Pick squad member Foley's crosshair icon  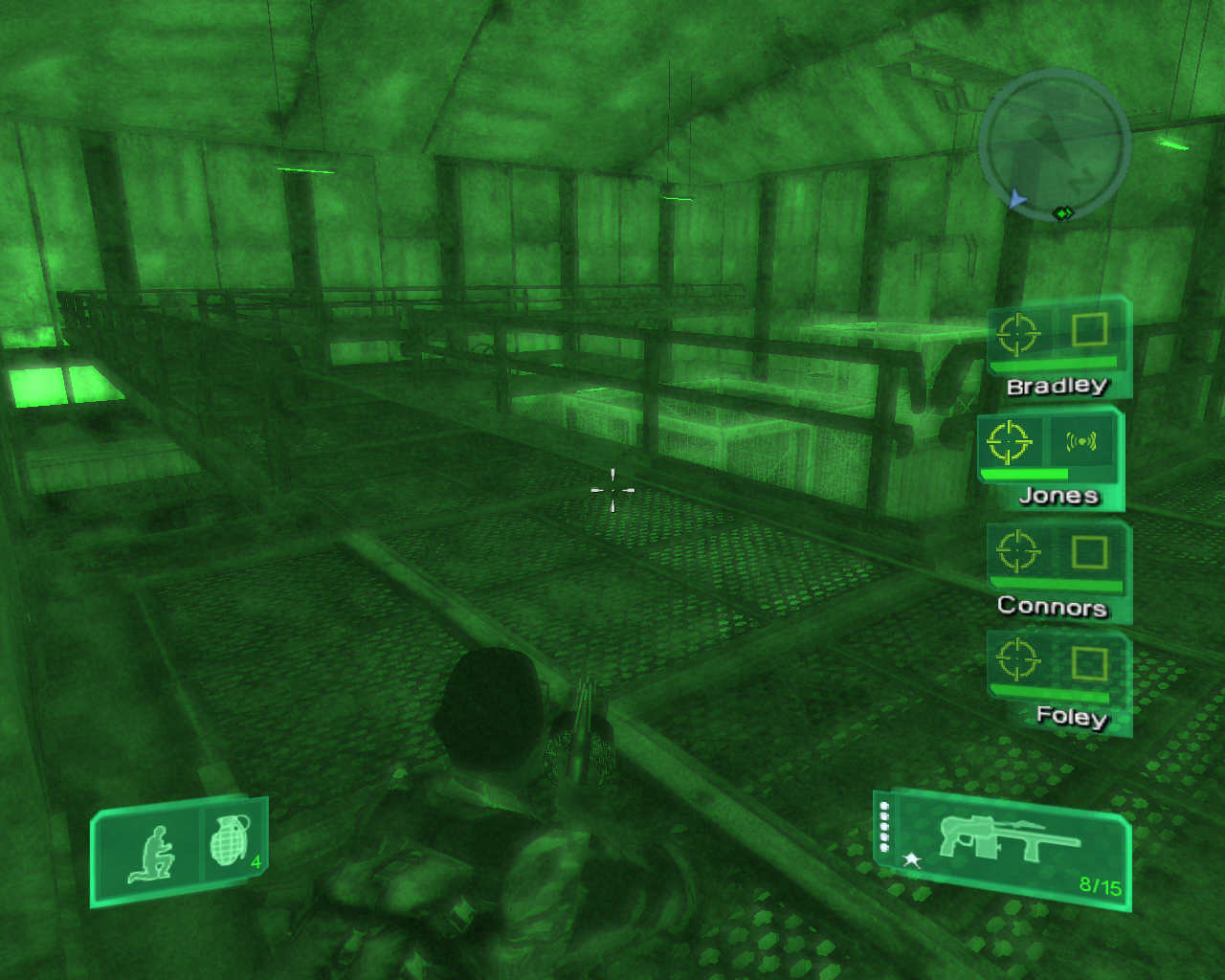pyautogui.click(x=1017, y=659)
